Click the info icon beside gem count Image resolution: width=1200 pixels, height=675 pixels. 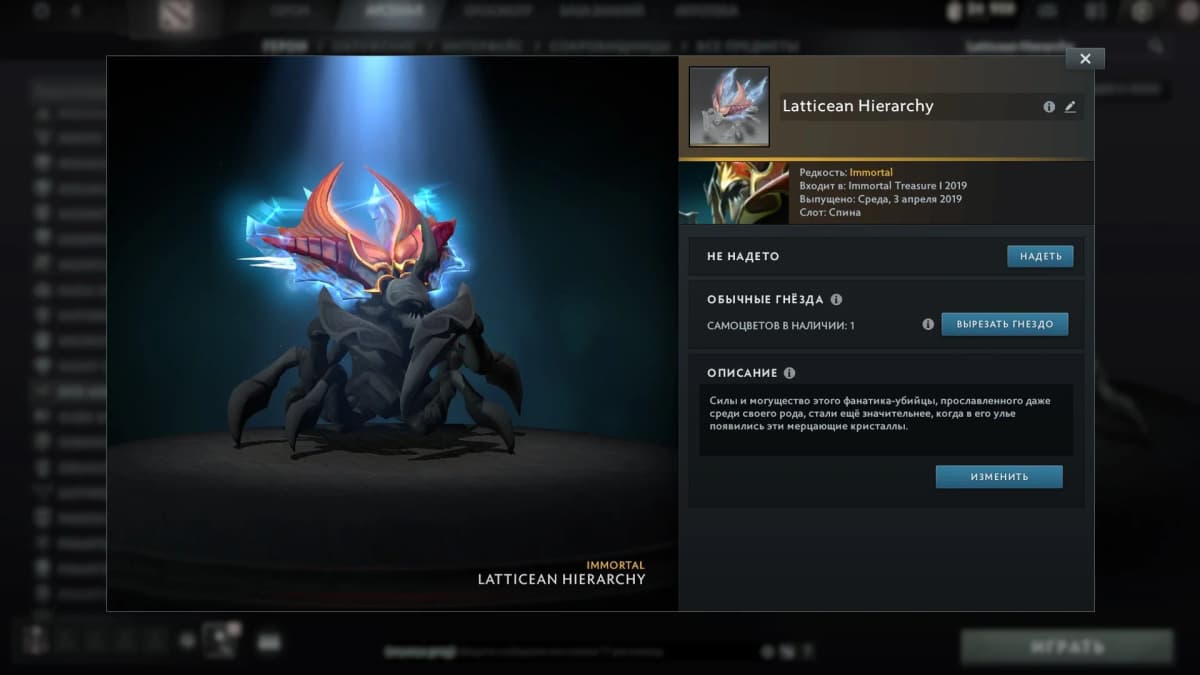click(x=928, y=324)
